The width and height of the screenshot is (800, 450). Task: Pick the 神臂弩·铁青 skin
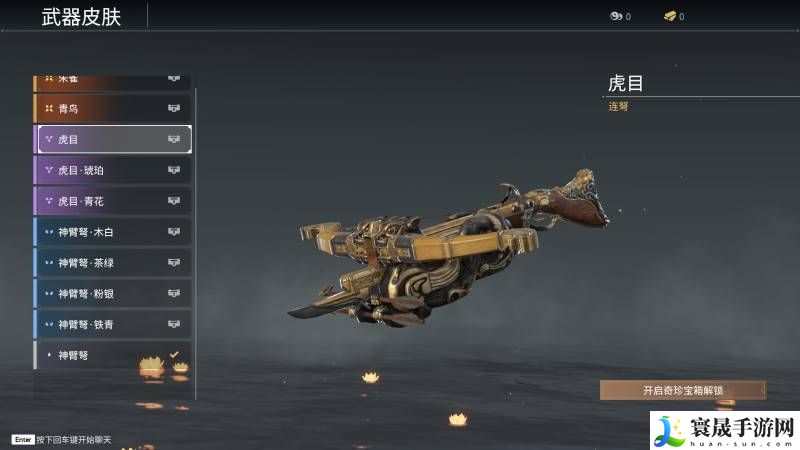click(x=112, y=324)
